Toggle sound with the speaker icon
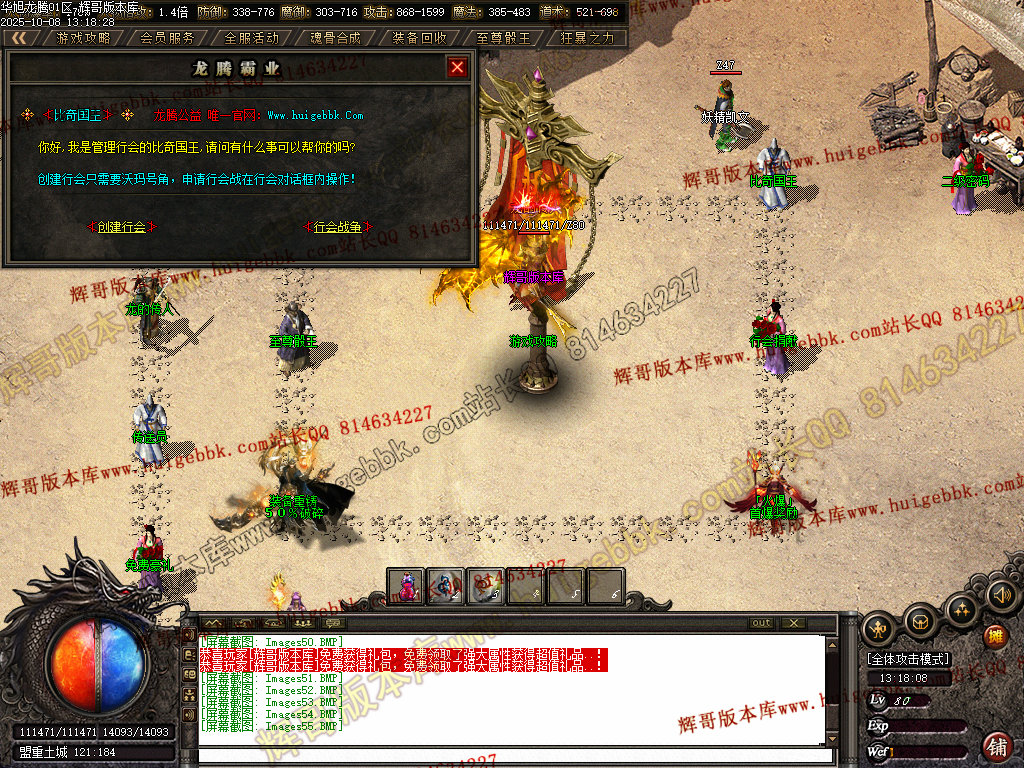This screenshot has height=768, width=1024. coord(1000,596)
